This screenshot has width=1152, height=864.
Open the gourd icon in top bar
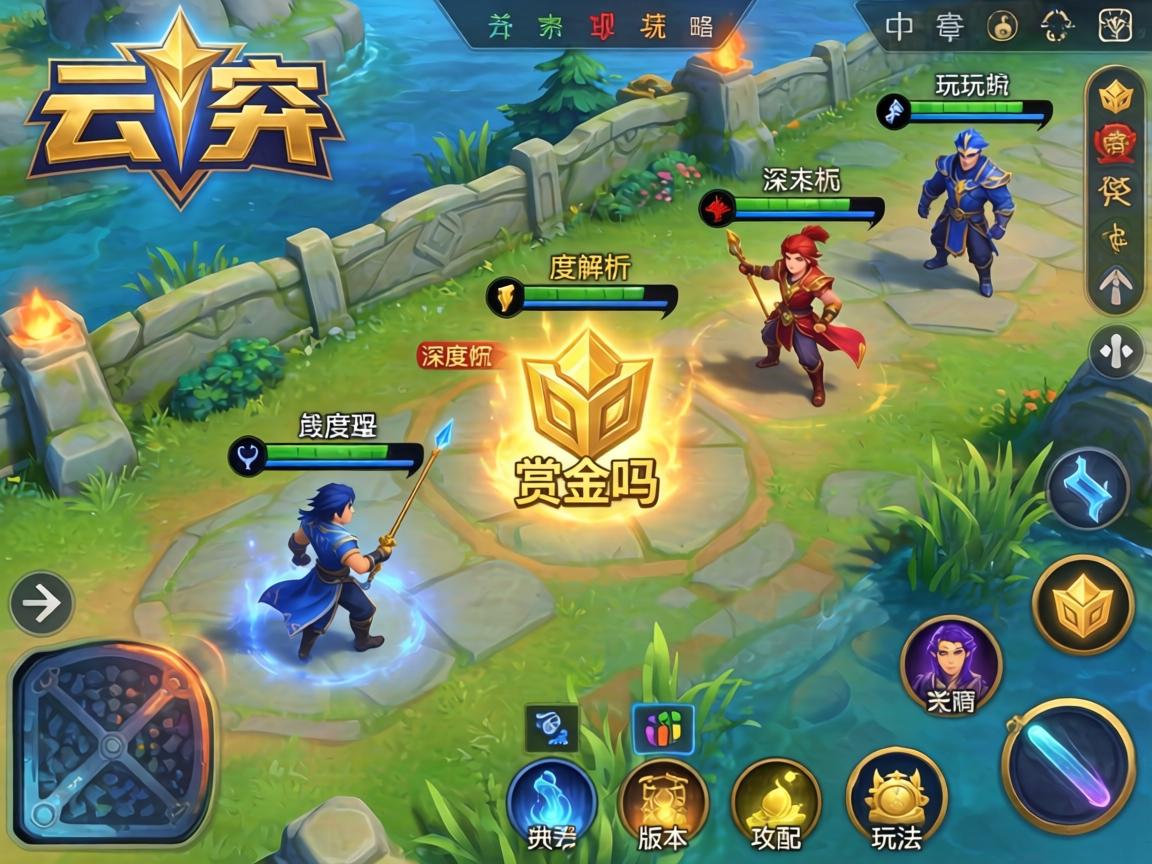tap(1003, 26)
